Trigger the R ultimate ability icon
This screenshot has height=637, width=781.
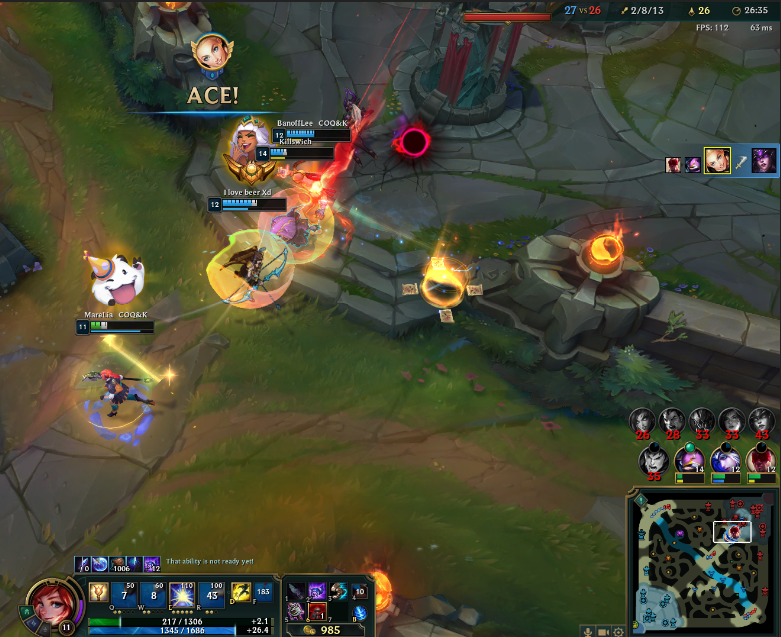tap(214, 593)
